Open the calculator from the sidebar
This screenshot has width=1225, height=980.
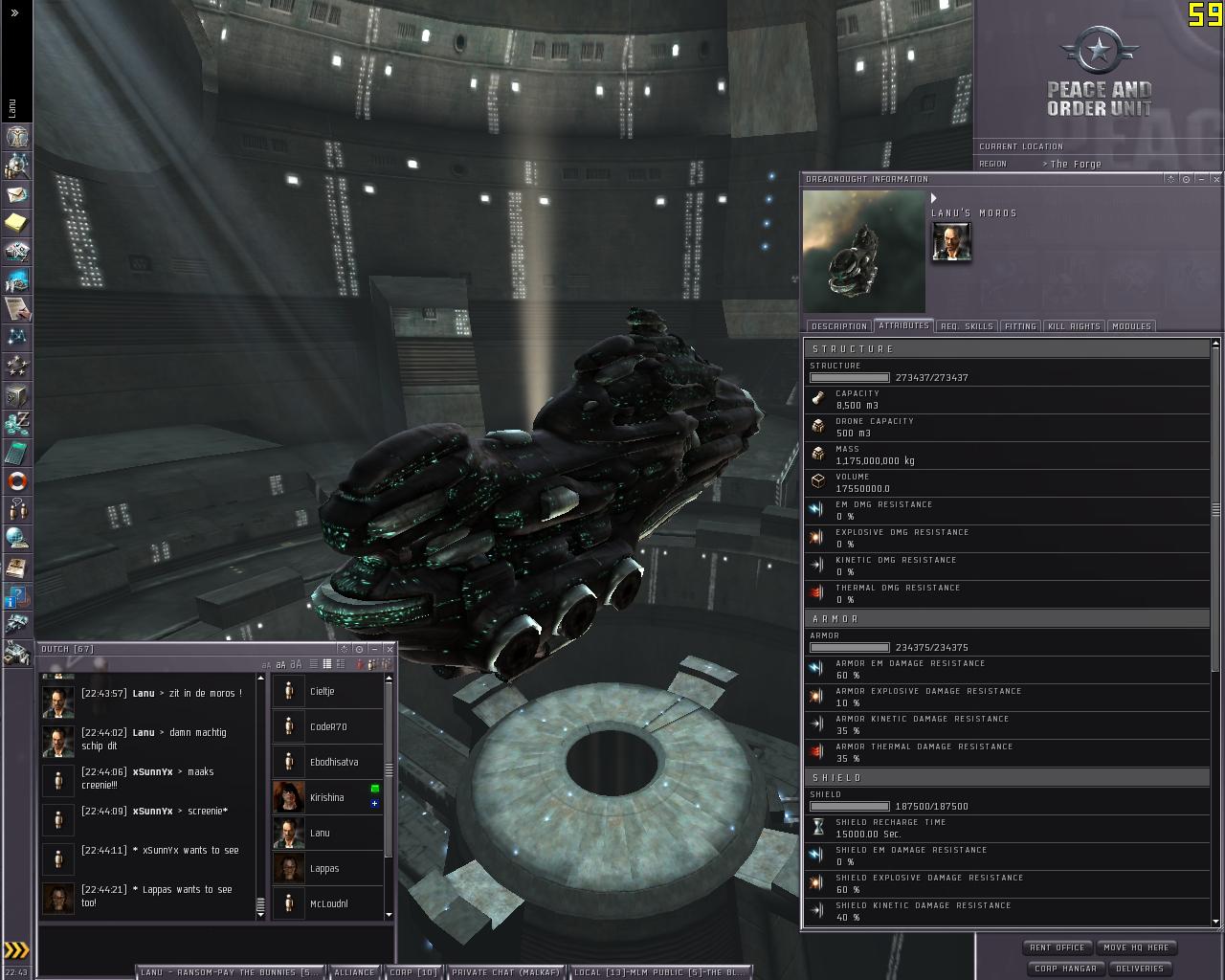17,453
